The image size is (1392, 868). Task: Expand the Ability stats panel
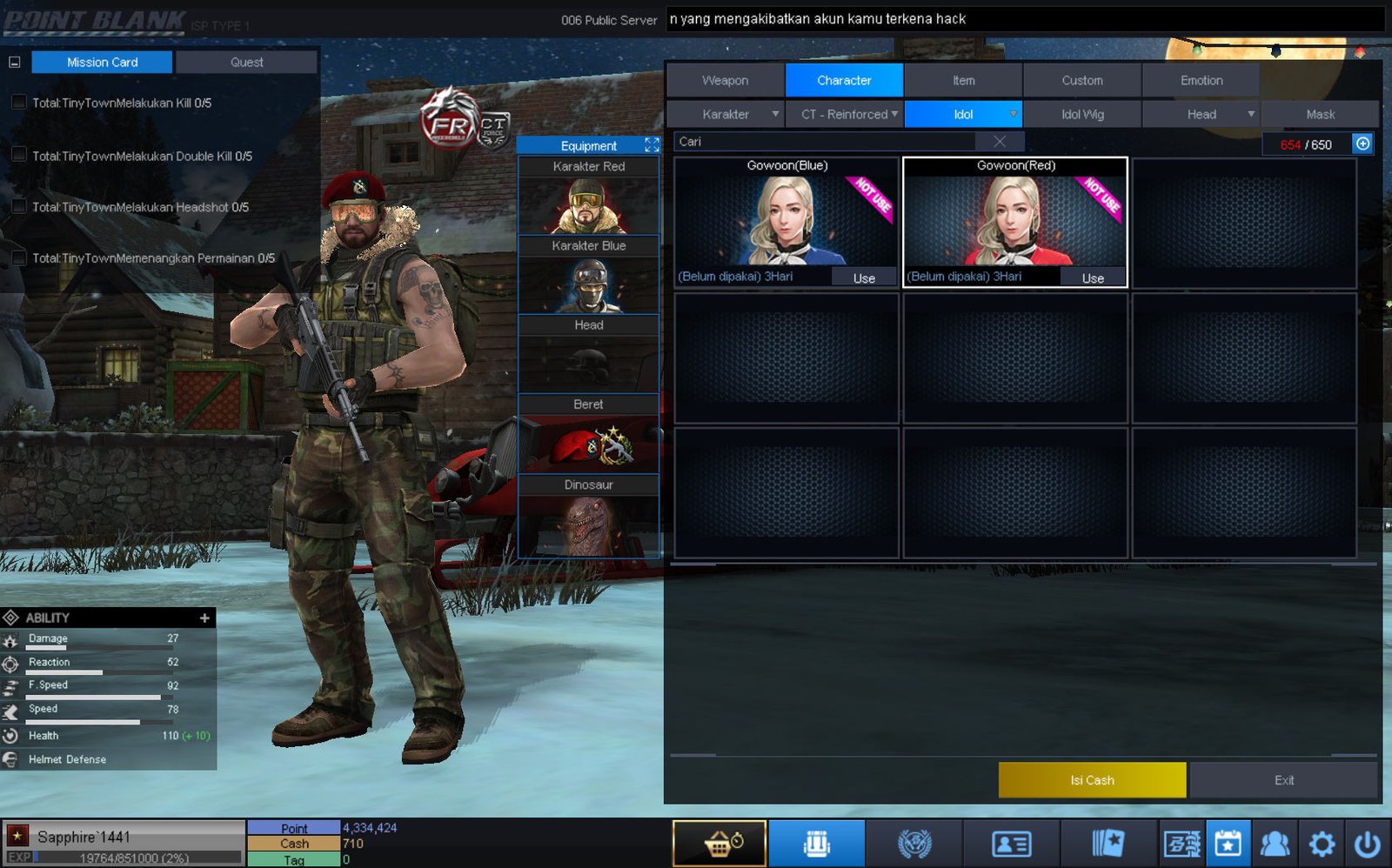tap(204, 618)
